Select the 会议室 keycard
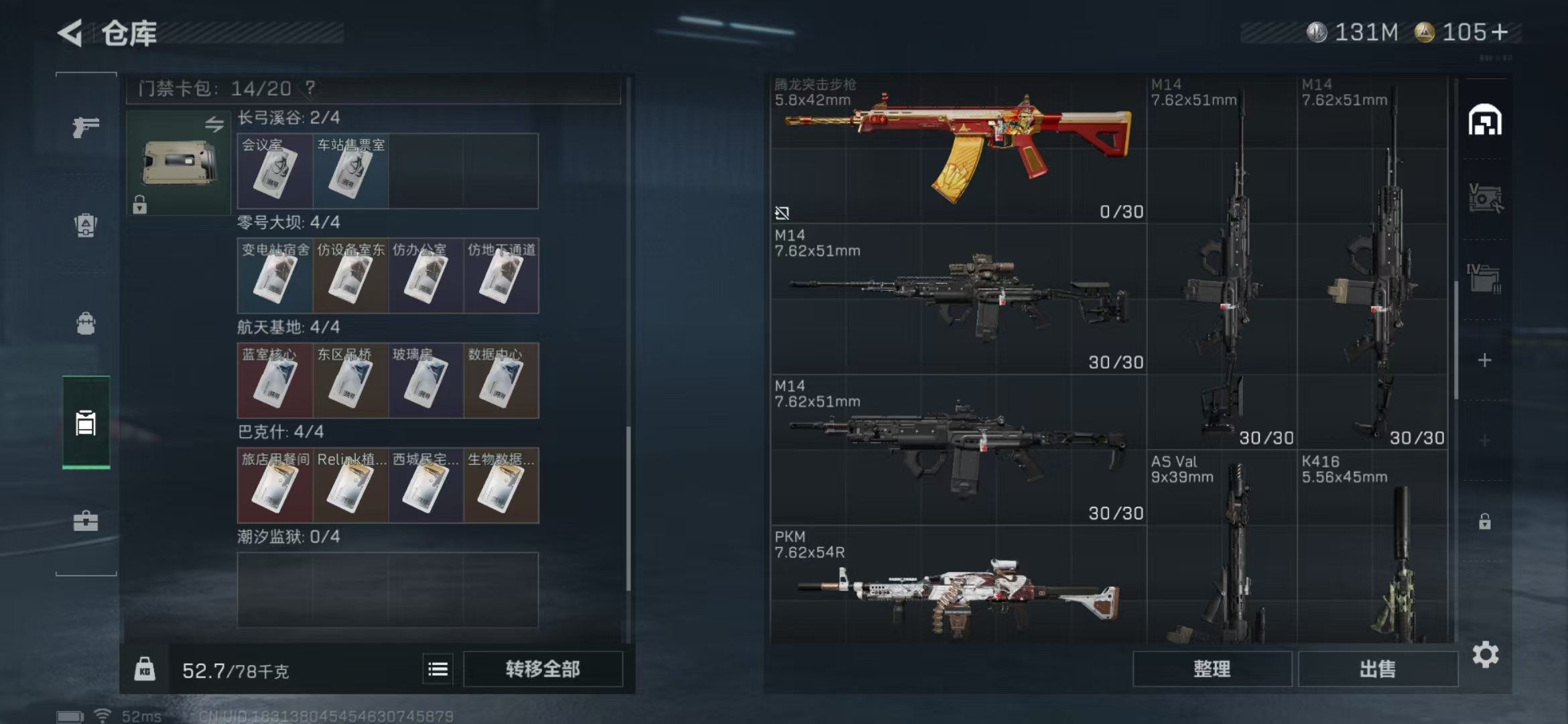This screenshot has height=724, width=1568. [x=275, y=172]
